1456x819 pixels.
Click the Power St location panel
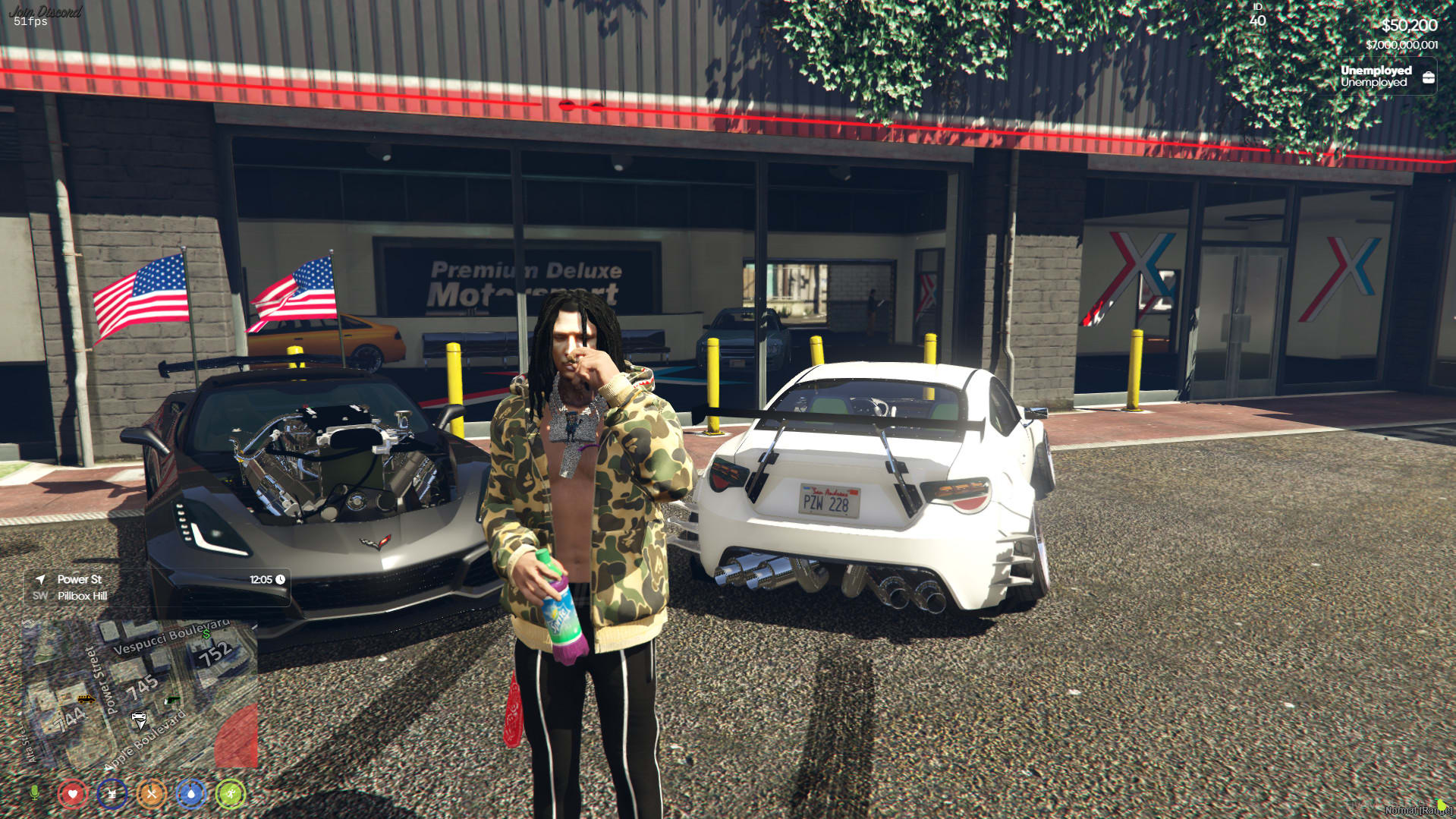pyautogui.click(x=157, y=587)
